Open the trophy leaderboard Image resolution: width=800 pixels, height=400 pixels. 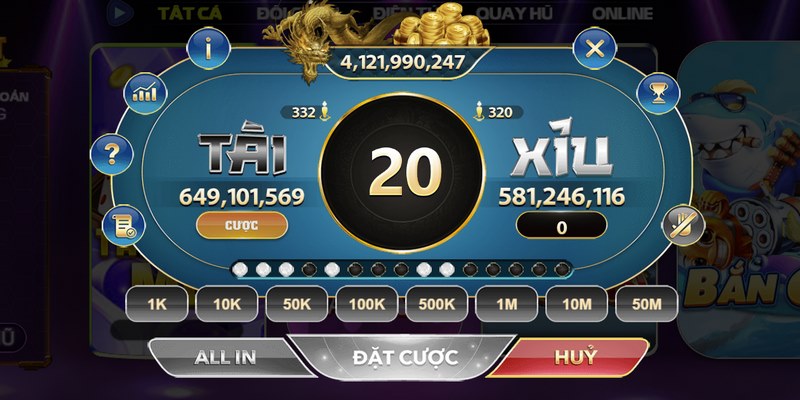(657, 93)
